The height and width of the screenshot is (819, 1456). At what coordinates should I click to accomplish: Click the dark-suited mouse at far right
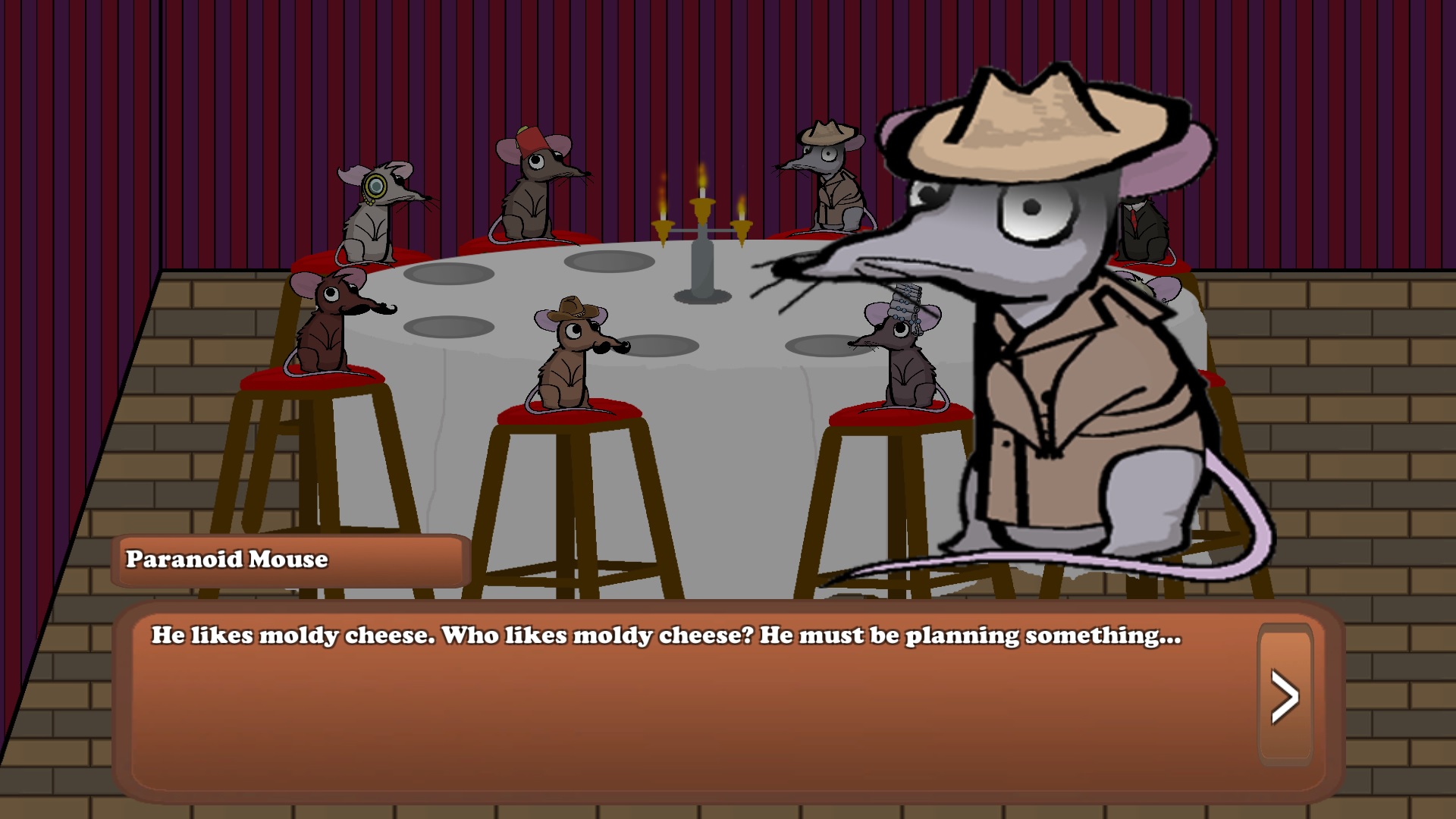[1145, 227]
